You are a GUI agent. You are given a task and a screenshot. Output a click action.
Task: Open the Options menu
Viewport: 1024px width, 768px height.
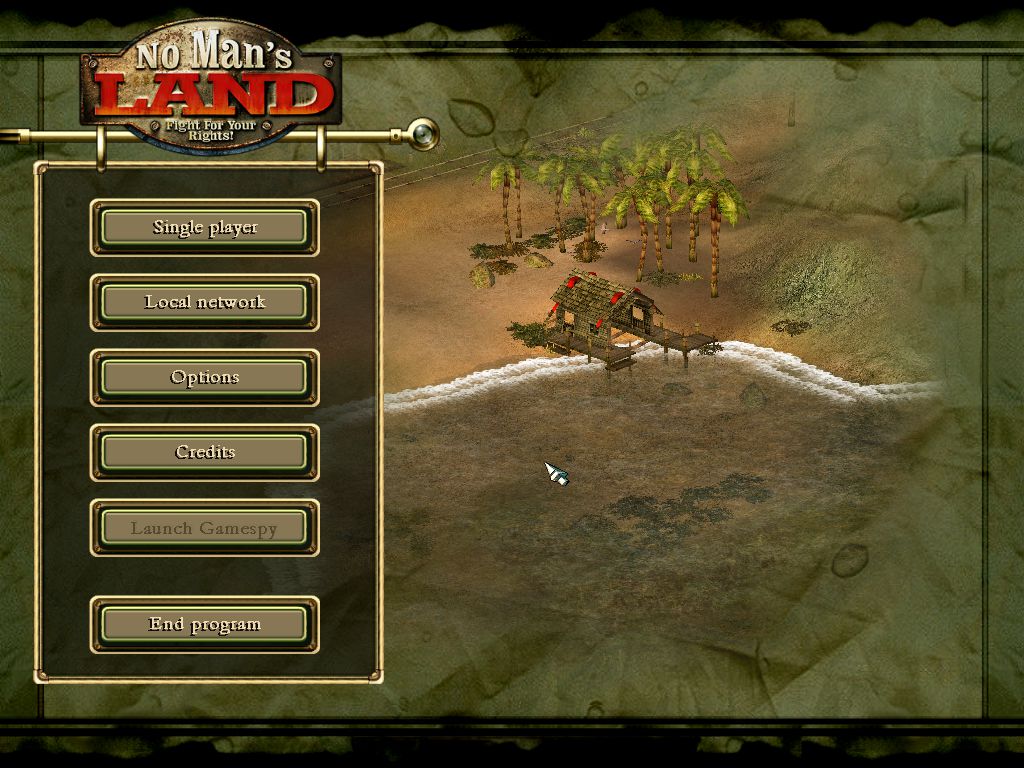click(204, 378)
